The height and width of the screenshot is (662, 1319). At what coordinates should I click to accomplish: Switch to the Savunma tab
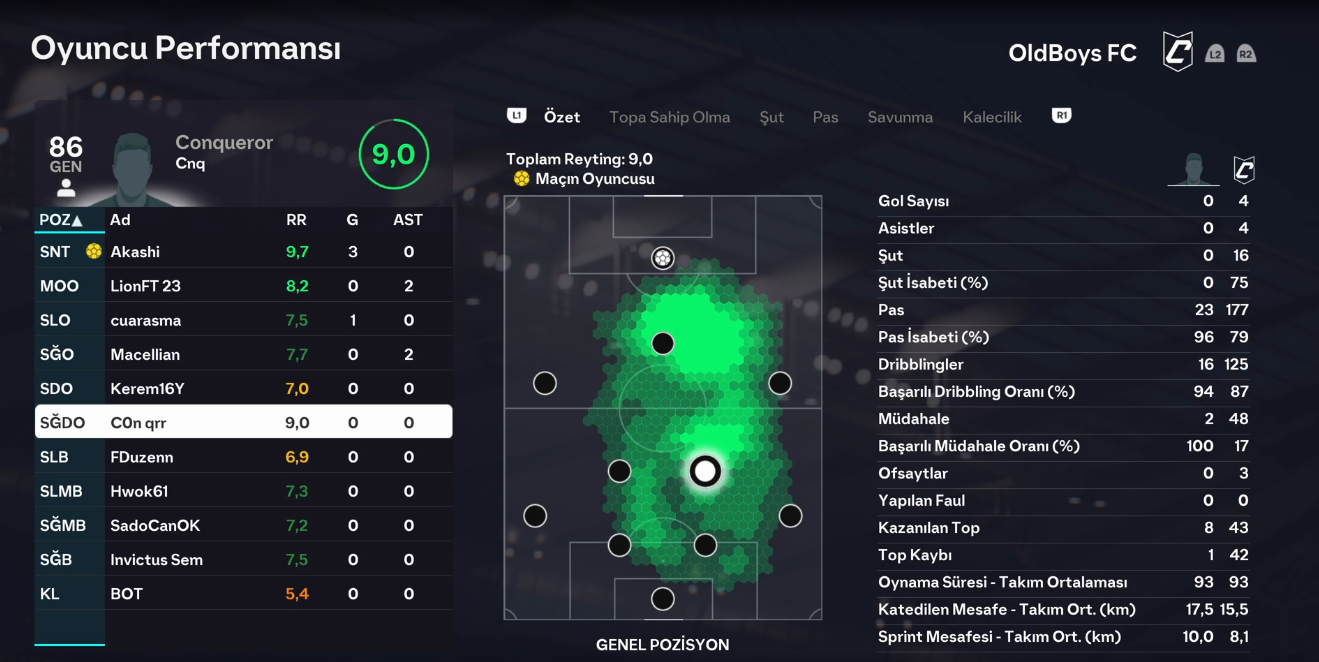pyautogui.click(x=900, y=117)
